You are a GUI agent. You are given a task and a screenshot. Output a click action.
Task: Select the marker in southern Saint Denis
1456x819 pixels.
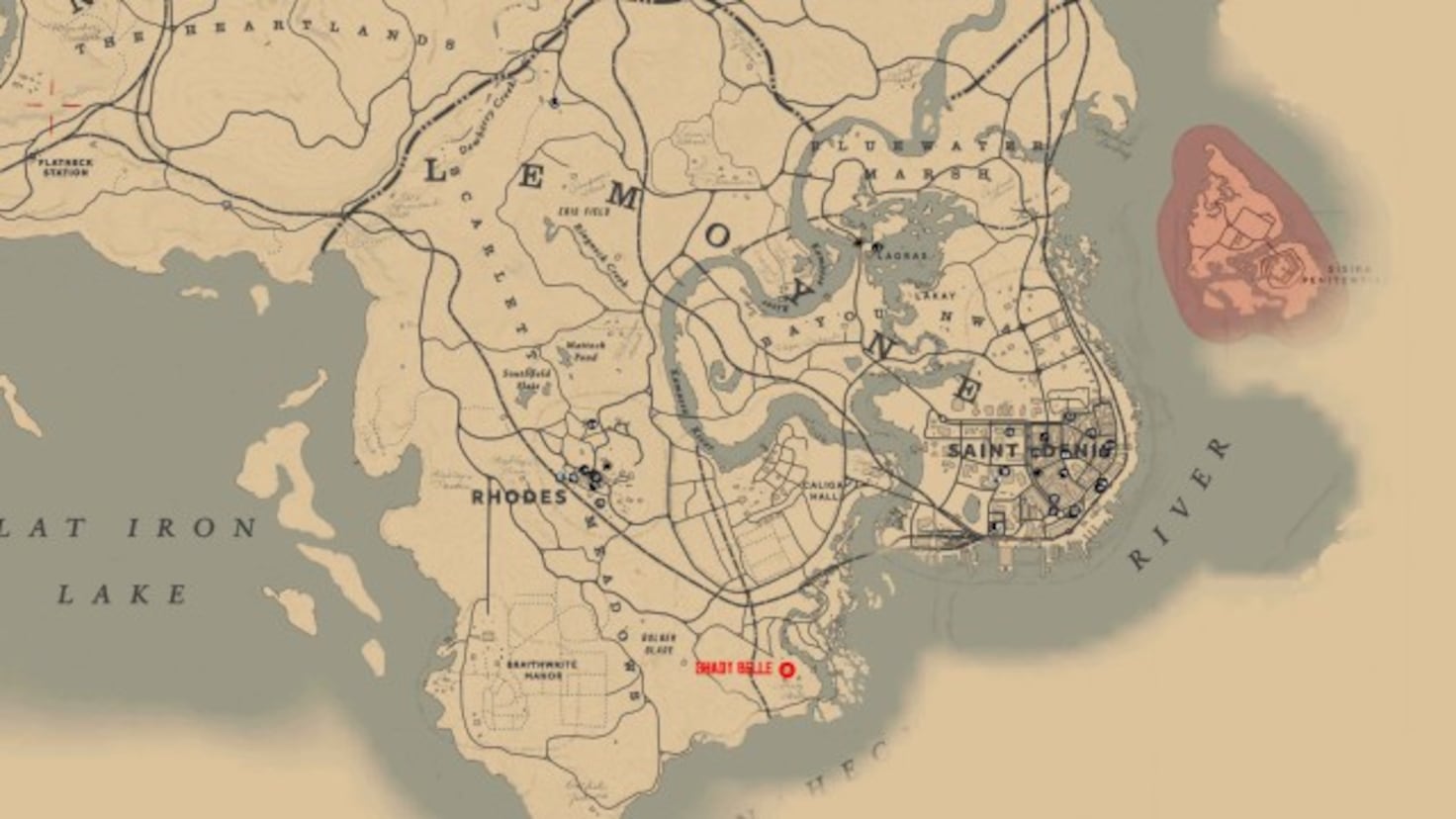(x=995, y=526)
